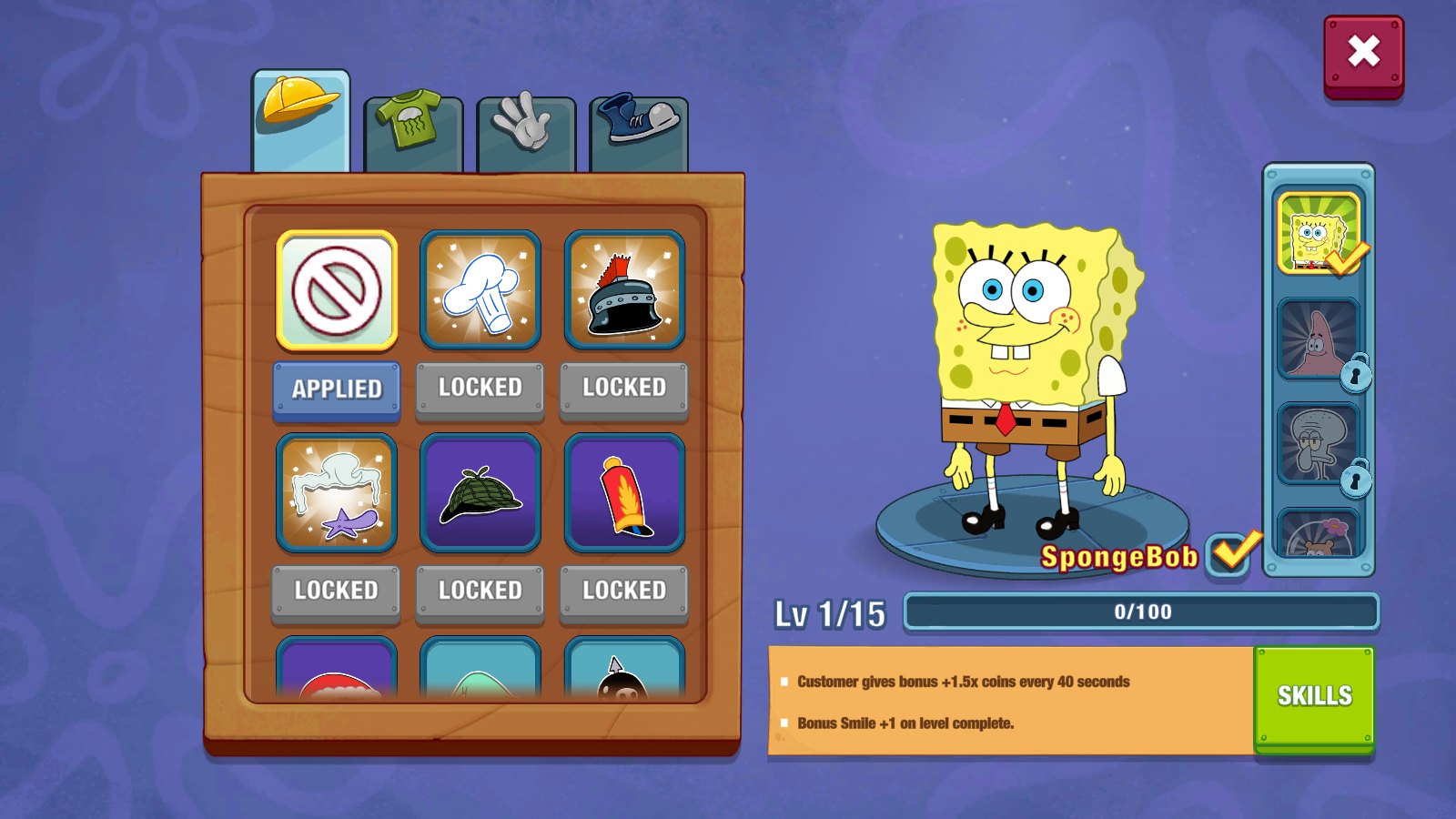This screenshot has width=1456, height=819.
Task: Close the costume screen with the red X
Action: pos(1363,54)
